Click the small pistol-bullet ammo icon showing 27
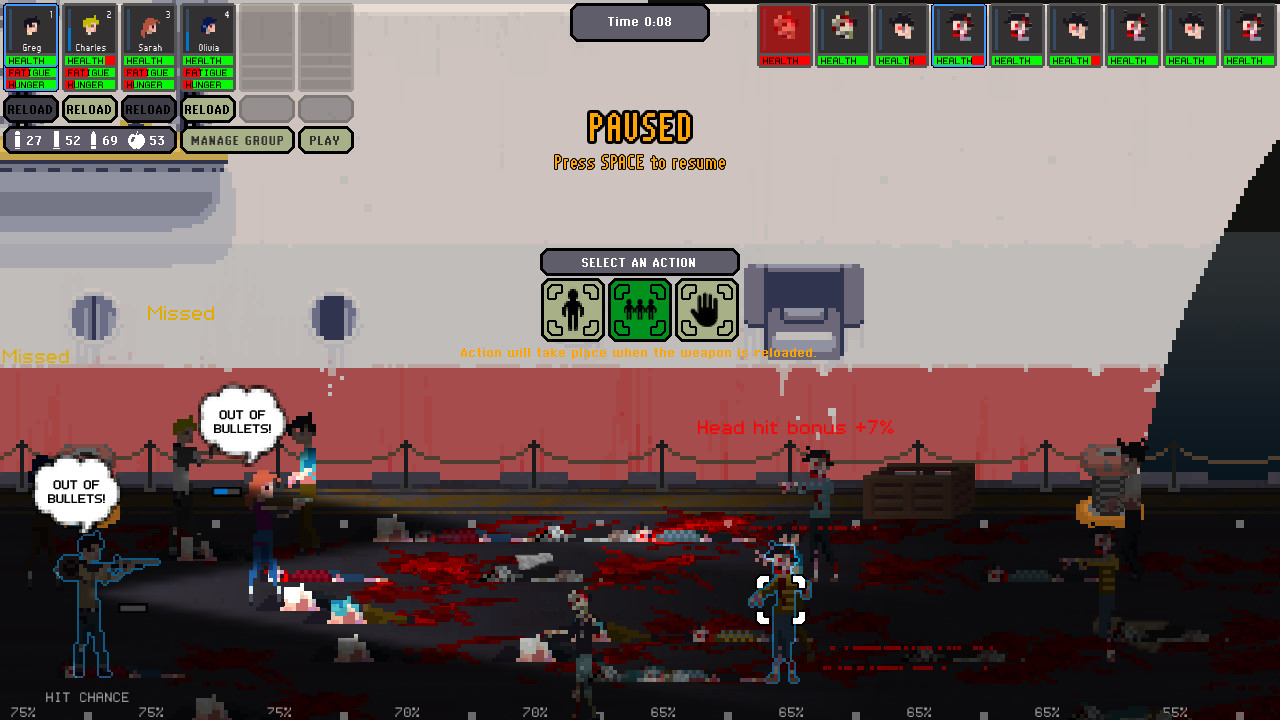The height and width of the screenshot is (720, 1280). 17,140
